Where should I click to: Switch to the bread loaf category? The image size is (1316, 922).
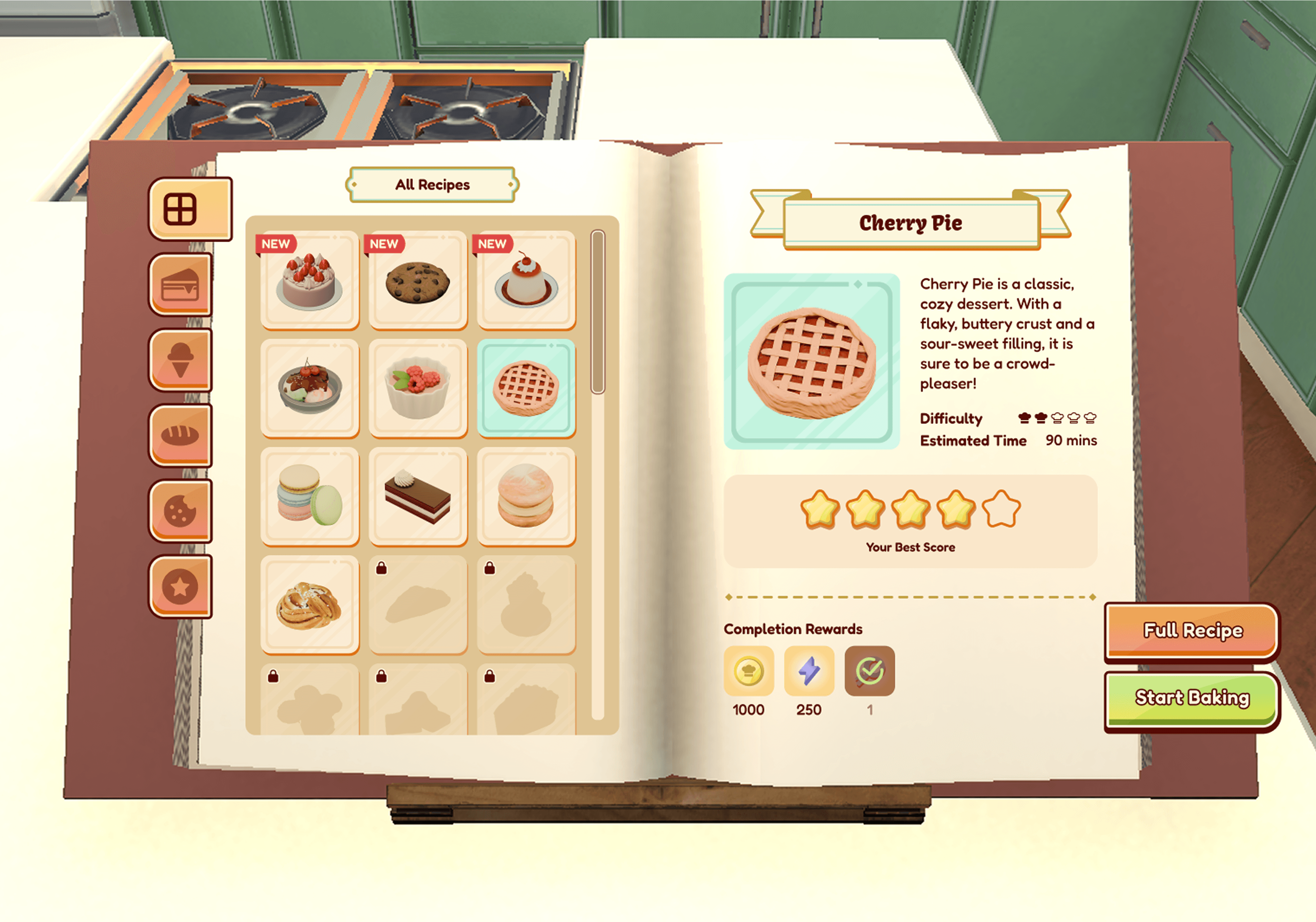(x=180, y=436)
